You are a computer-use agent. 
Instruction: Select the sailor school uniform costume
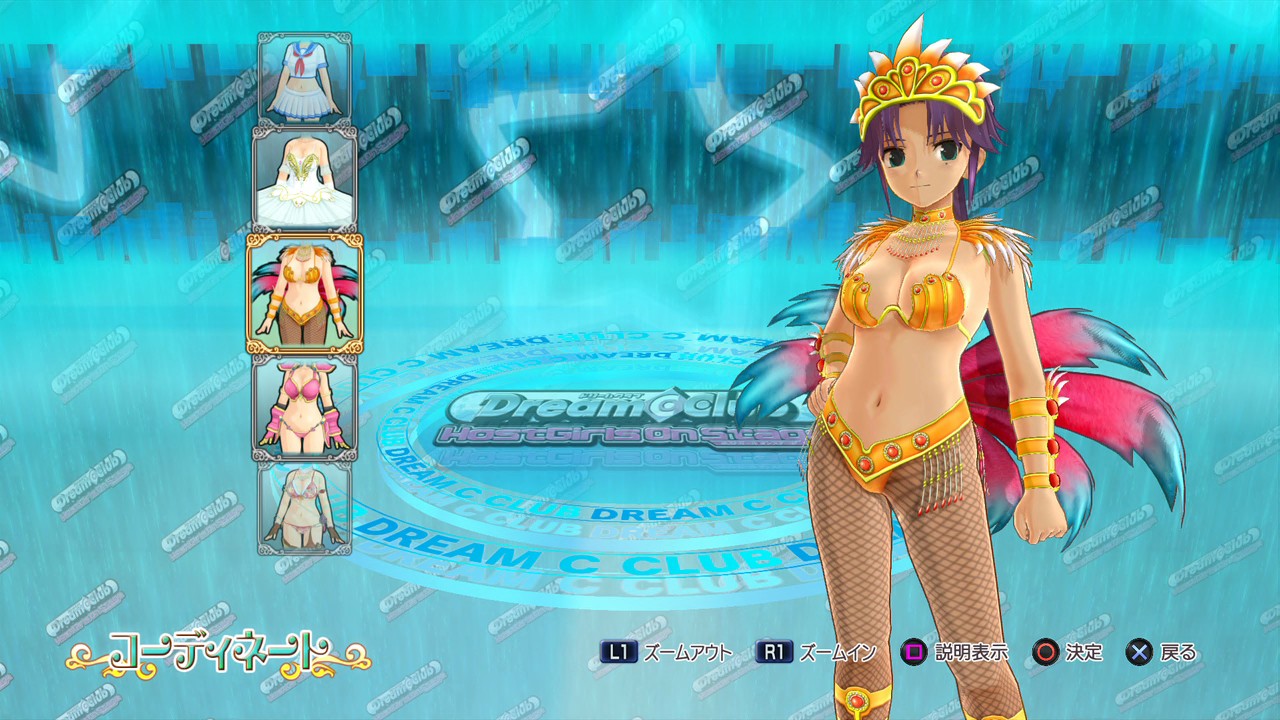305,79
